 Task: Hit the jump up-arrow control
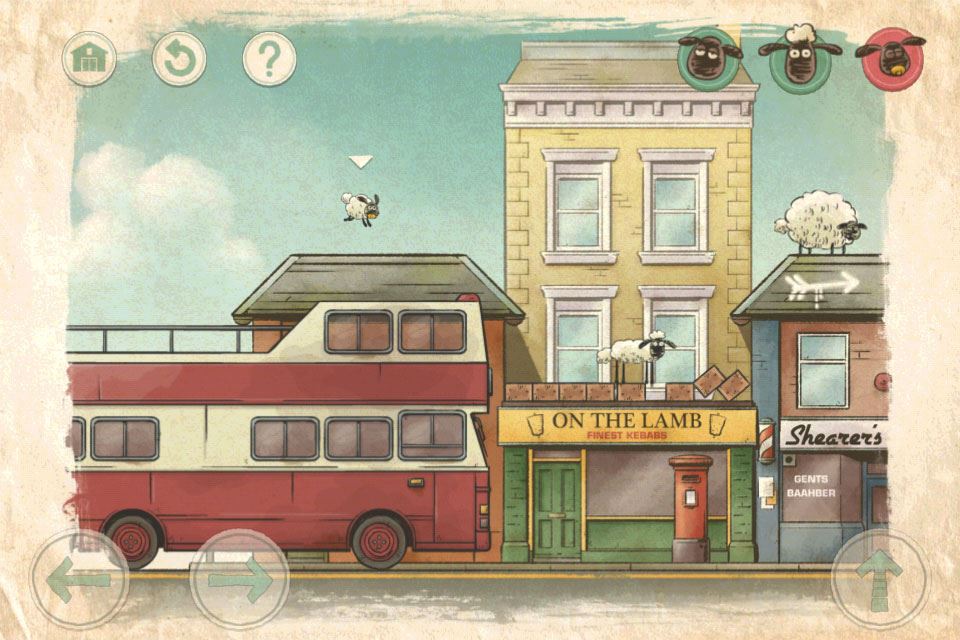pos(880,578)
